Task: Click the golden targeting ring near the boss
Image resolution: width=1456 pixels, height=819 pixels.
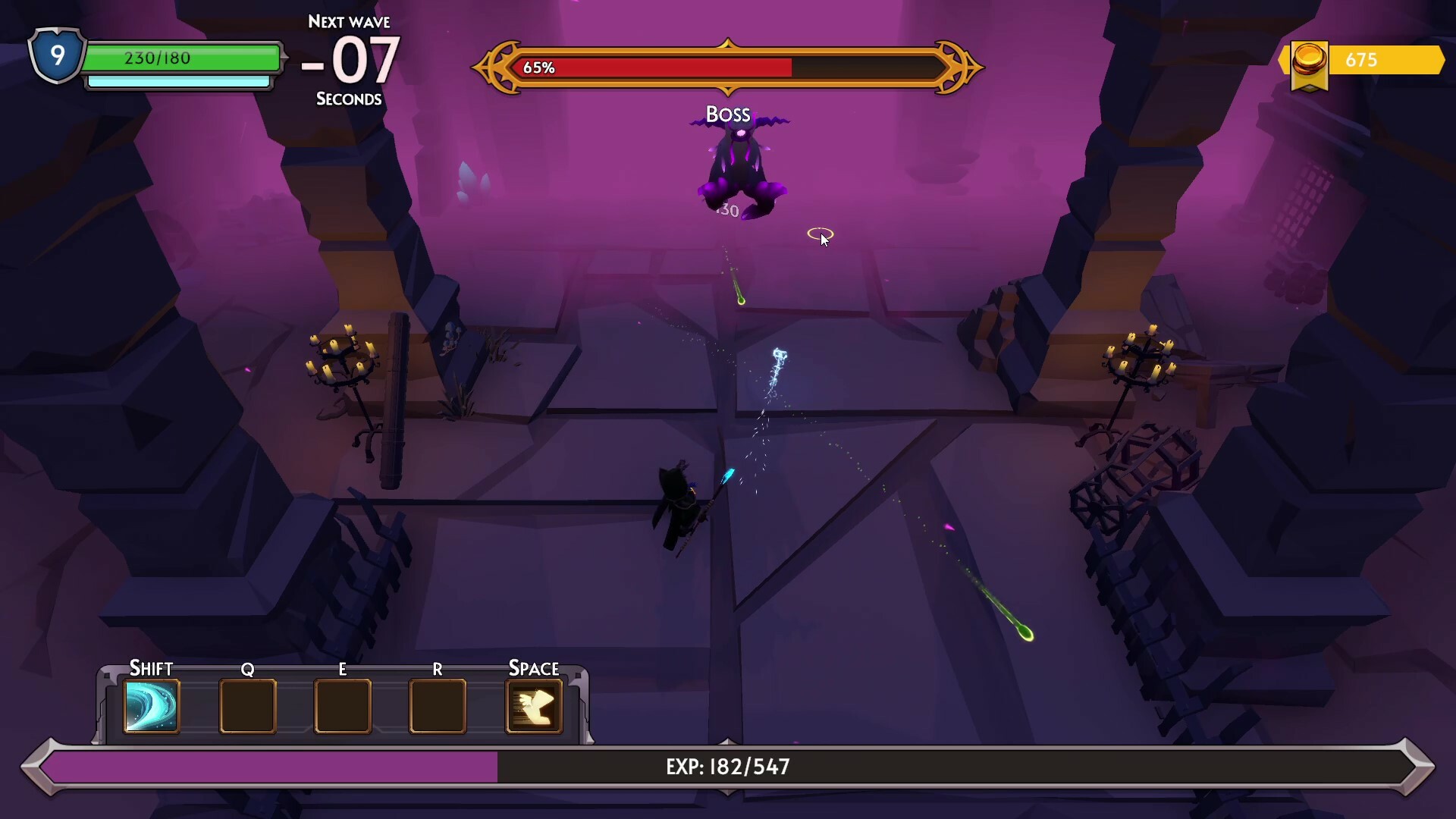Action: pyautogui.click(x=821, y=234)
